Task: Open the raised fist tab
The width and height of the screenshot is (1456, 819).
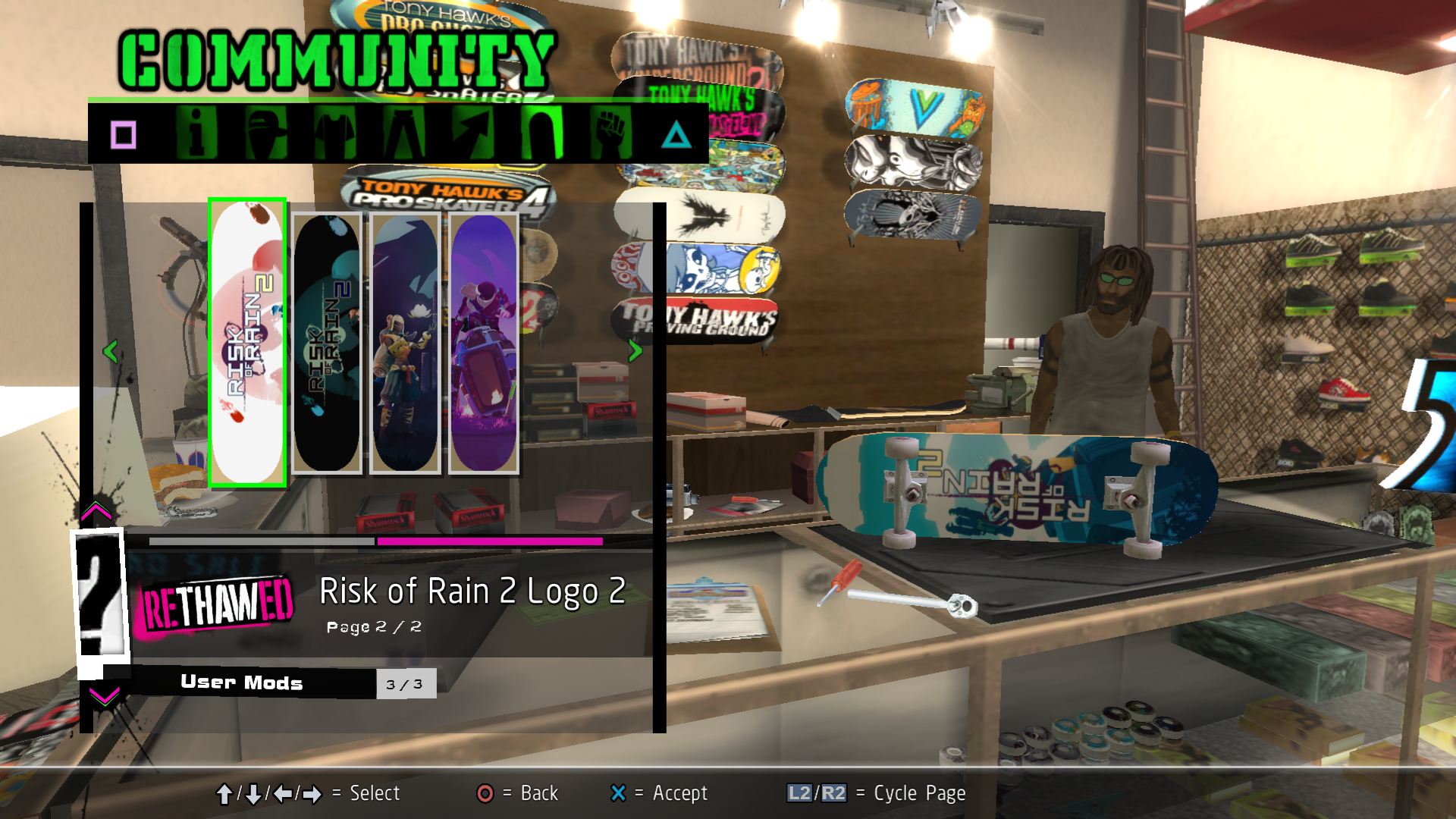Action: (611, 133)
